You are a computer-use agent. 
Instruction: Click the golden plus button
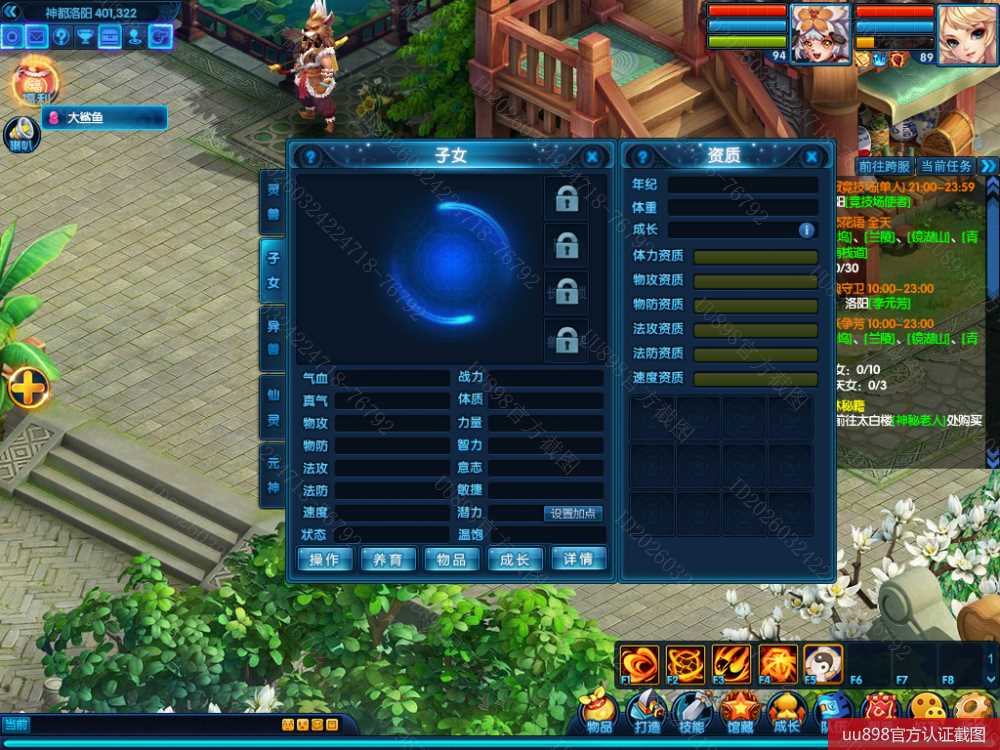[x=28, y=388]
